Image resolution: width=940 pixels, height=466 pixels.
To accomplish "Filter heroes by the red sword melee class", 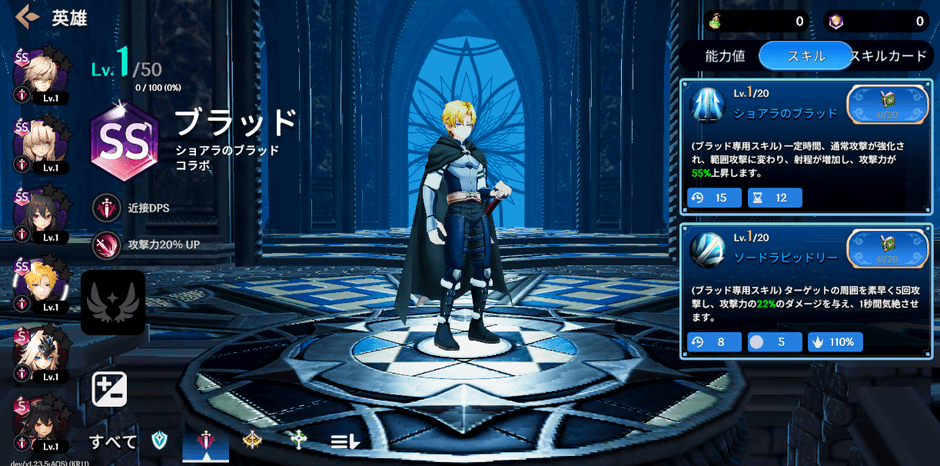I will (x=206, y=441).
